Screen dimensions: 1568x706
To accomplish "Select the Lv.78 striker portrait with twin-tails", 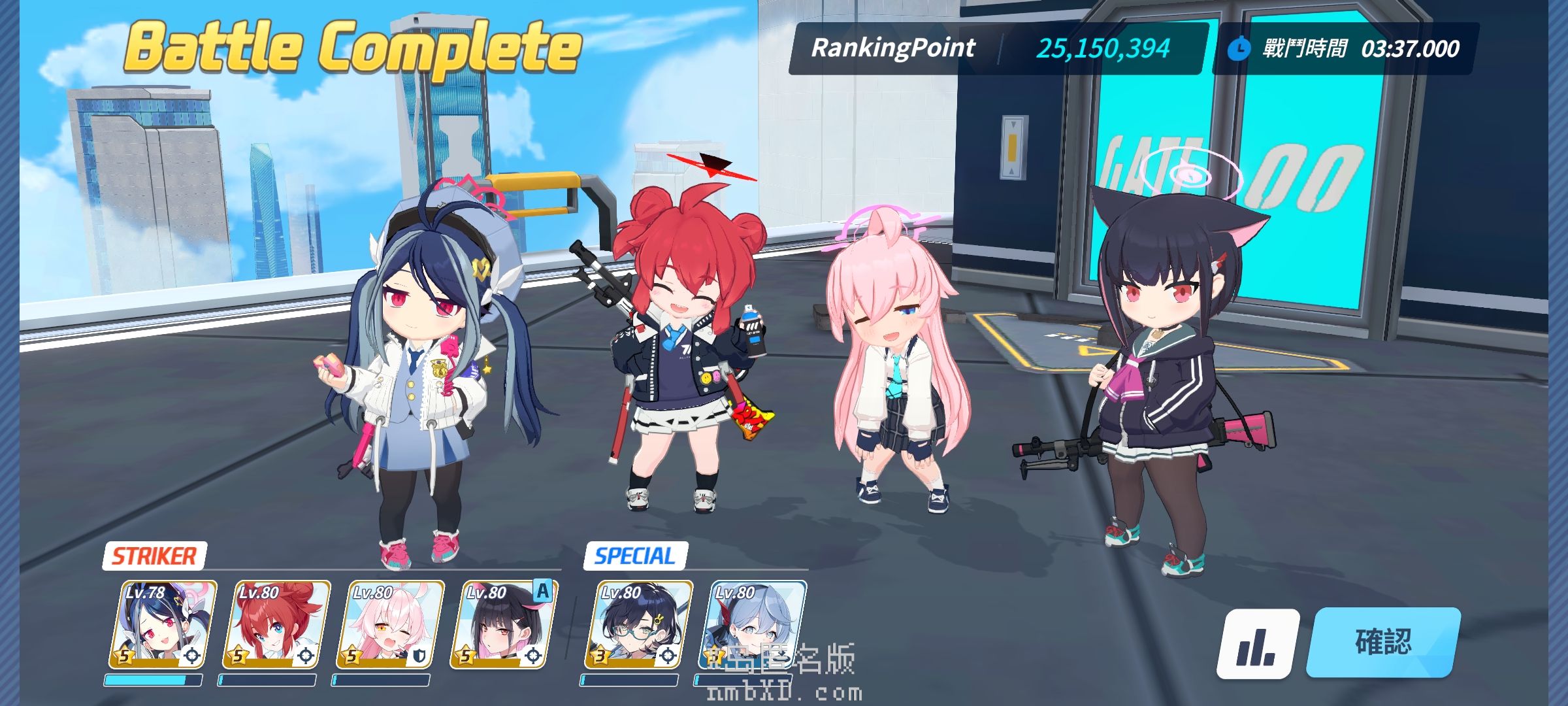I will (163, 625).
